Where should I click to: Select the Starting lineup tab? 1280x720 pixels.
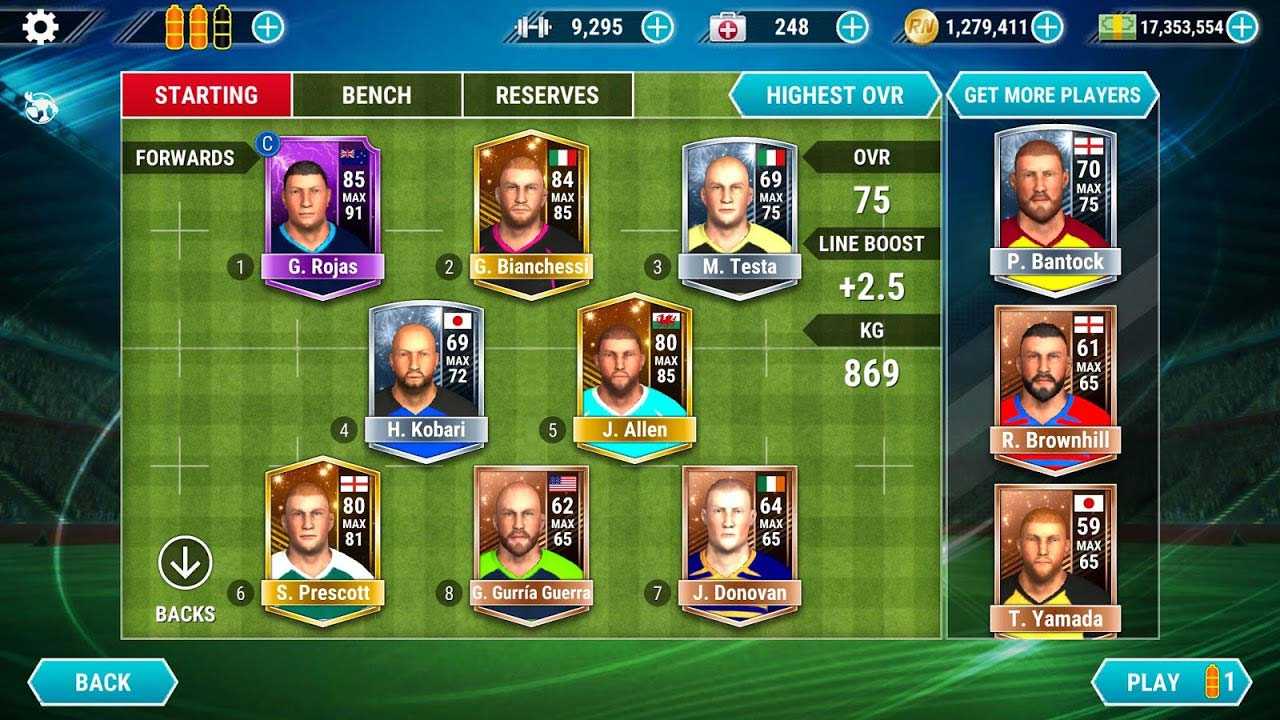tap(206, 96)
